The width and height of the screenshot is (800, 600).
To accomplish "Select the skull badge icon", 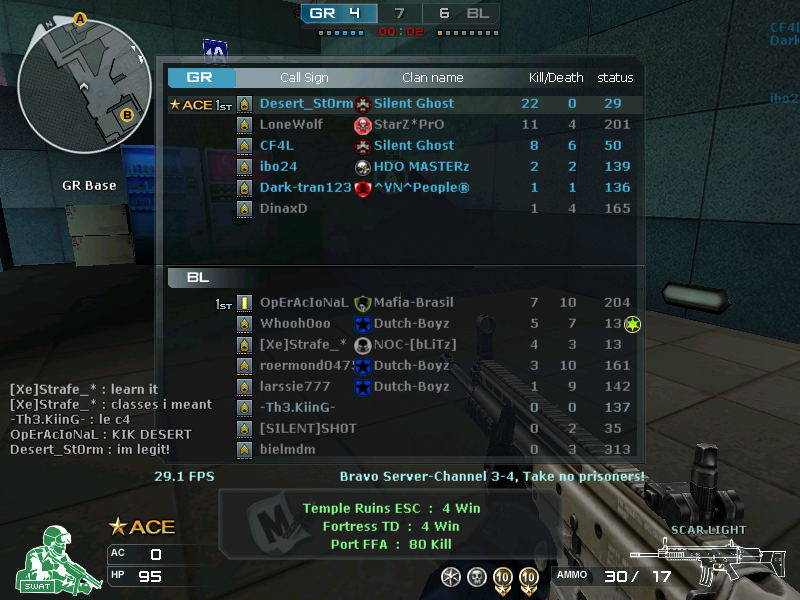I will 477,577.
